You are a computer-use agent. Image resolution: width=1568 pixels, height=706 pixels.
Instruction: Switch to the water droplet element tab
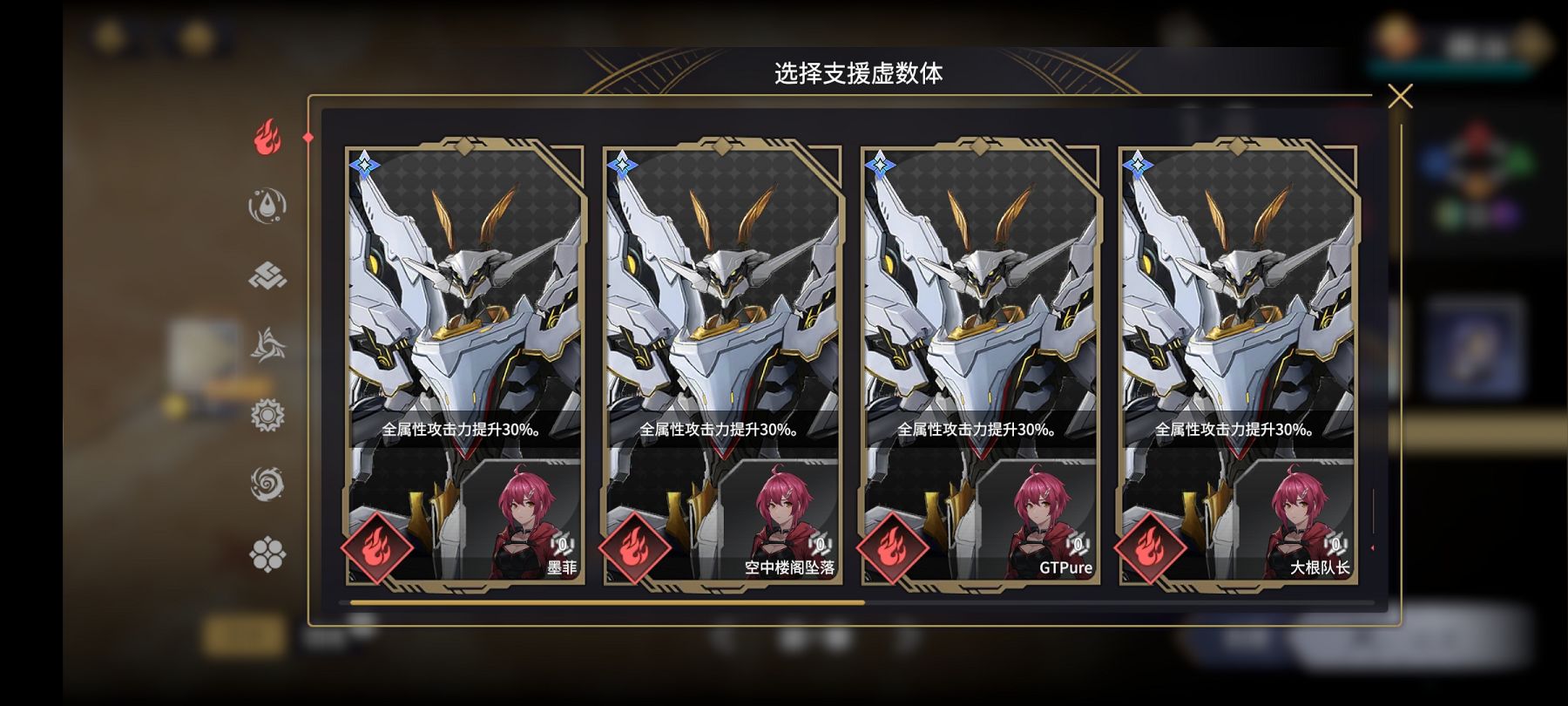267,207
